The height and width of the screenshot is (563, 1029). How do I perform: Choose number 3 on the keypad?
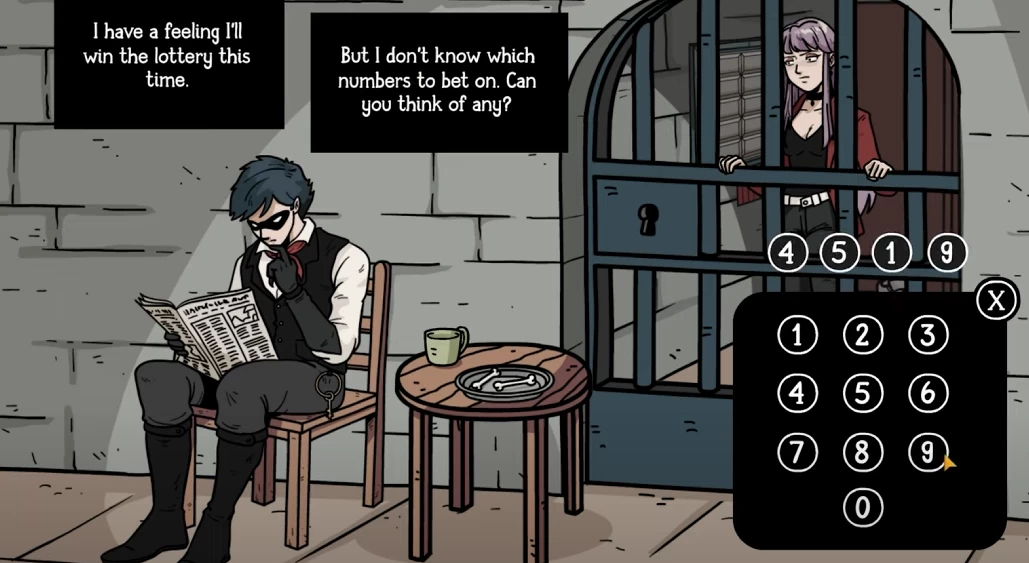[927, 335]
